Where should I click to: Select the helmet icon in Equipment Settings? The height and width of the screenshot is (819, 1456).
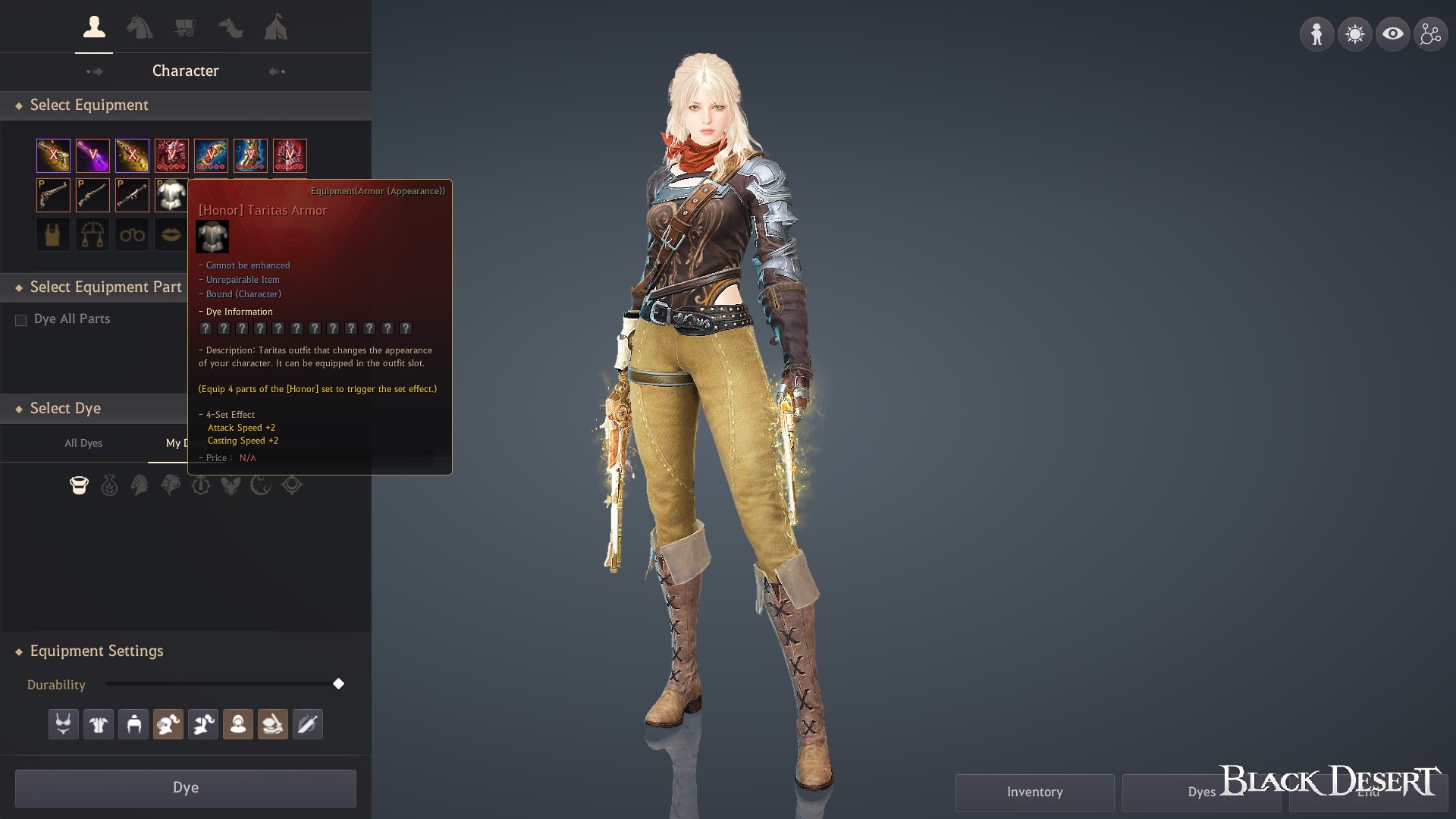[x=133, y=724]
